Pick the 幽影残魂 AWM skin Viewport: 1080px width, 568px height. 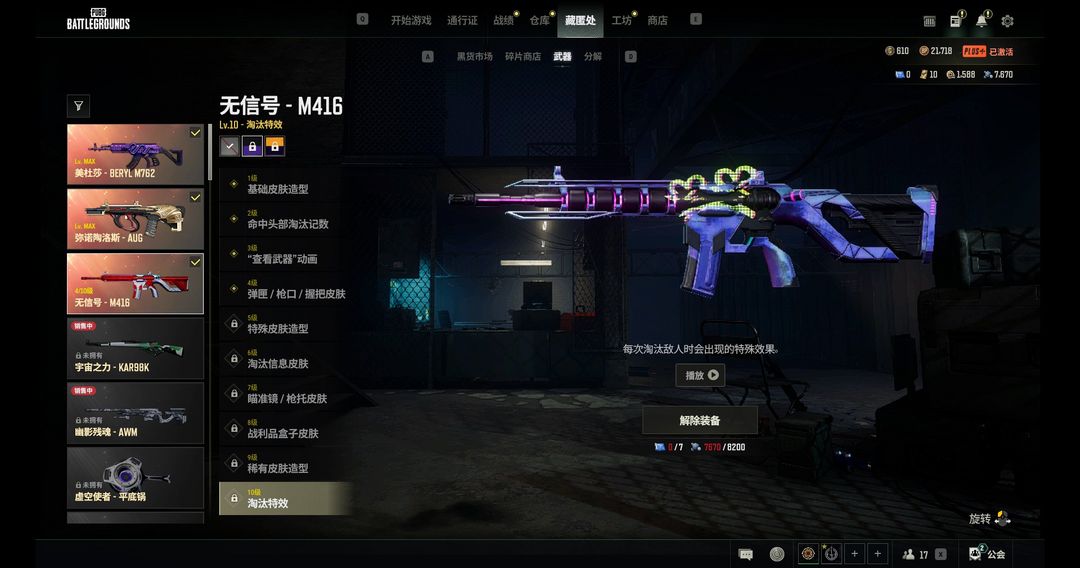(135, 412)
